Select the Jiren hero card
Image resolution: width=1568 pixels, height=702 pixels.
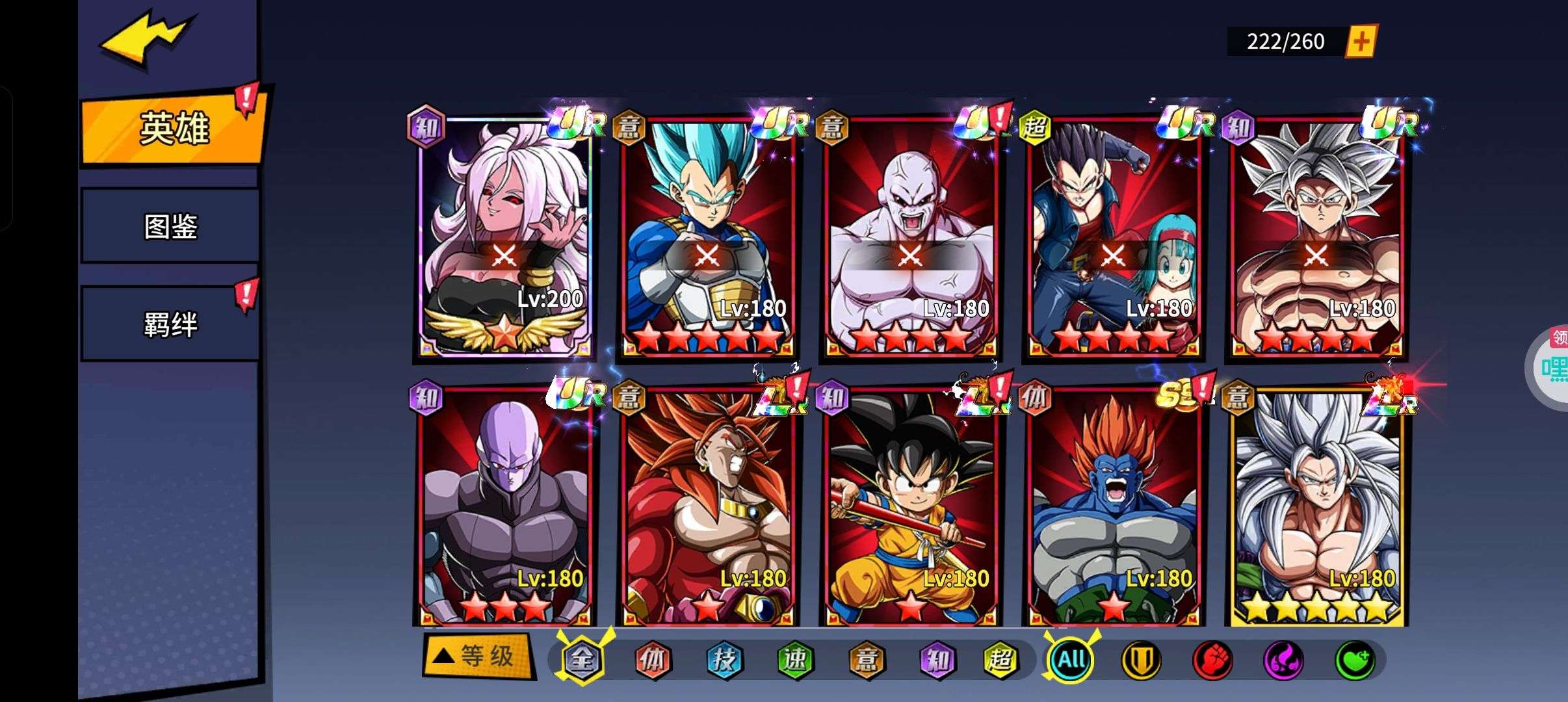coord(910,237)
